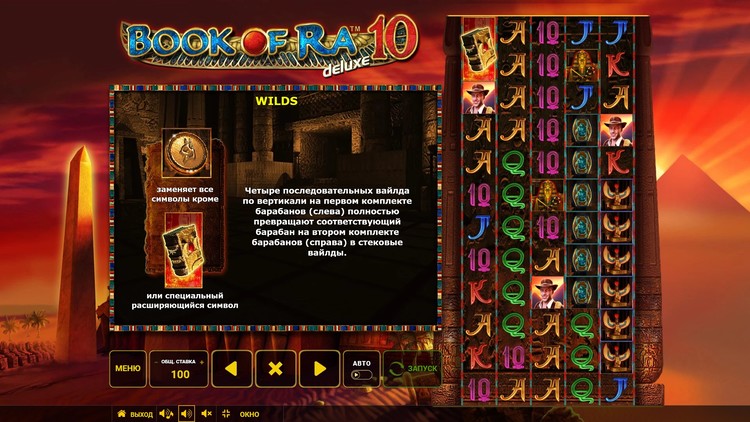Go to the next paytable page

click(320, 368)
